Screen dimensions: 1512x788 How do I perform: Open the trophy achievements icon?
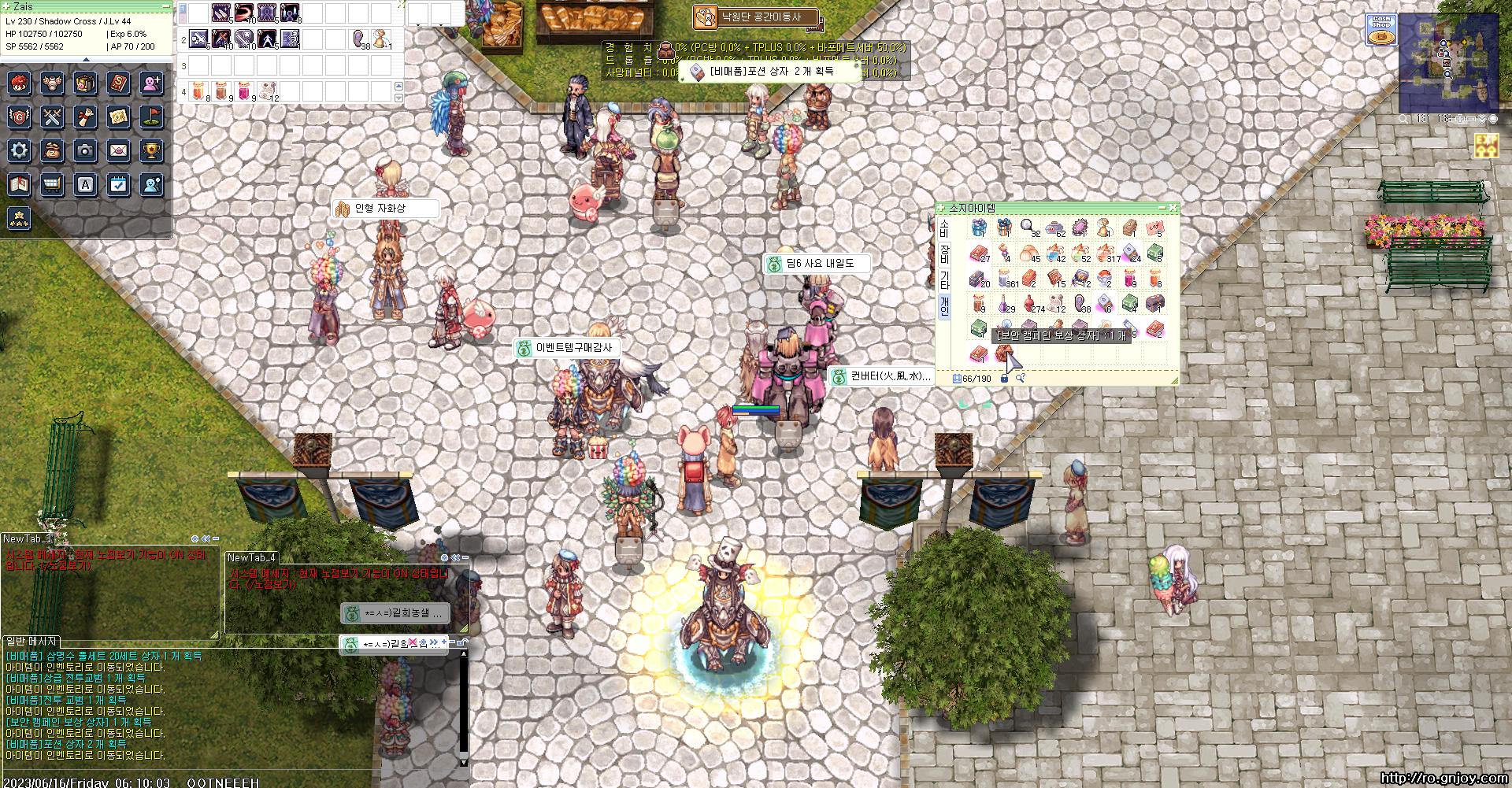pos(152,150)
